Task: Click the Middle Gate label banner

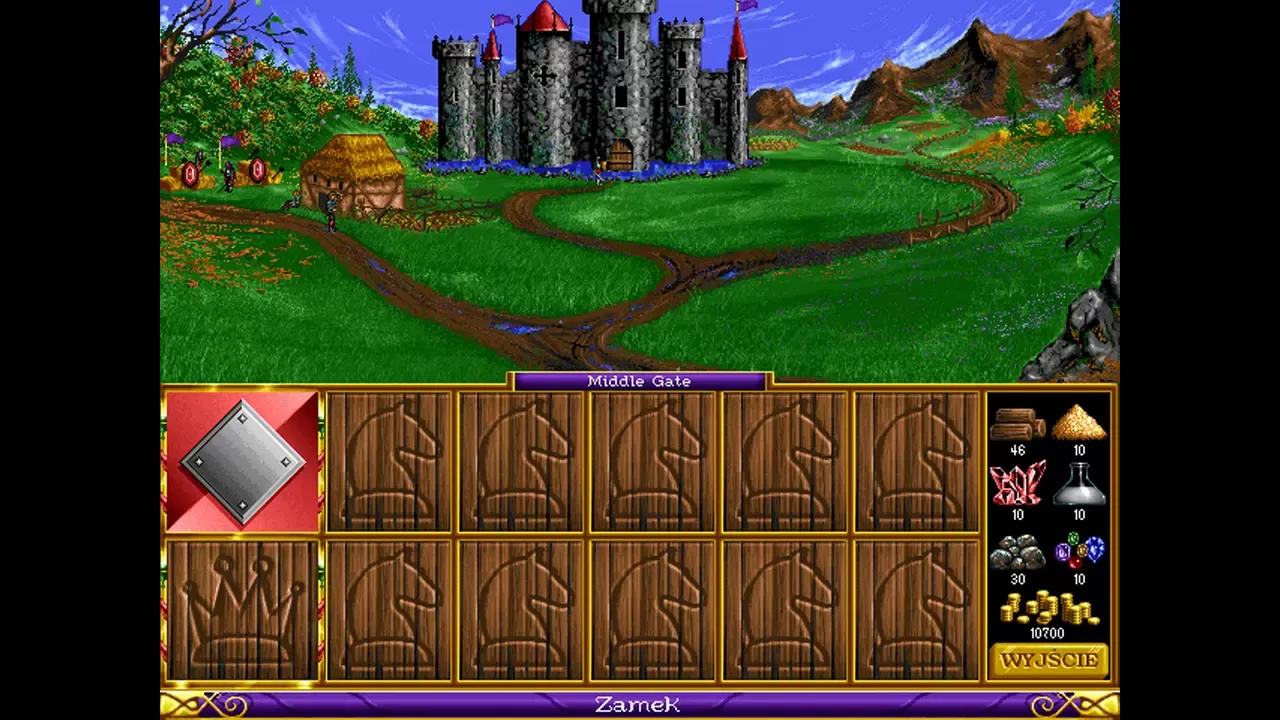Action: [639, 381]
